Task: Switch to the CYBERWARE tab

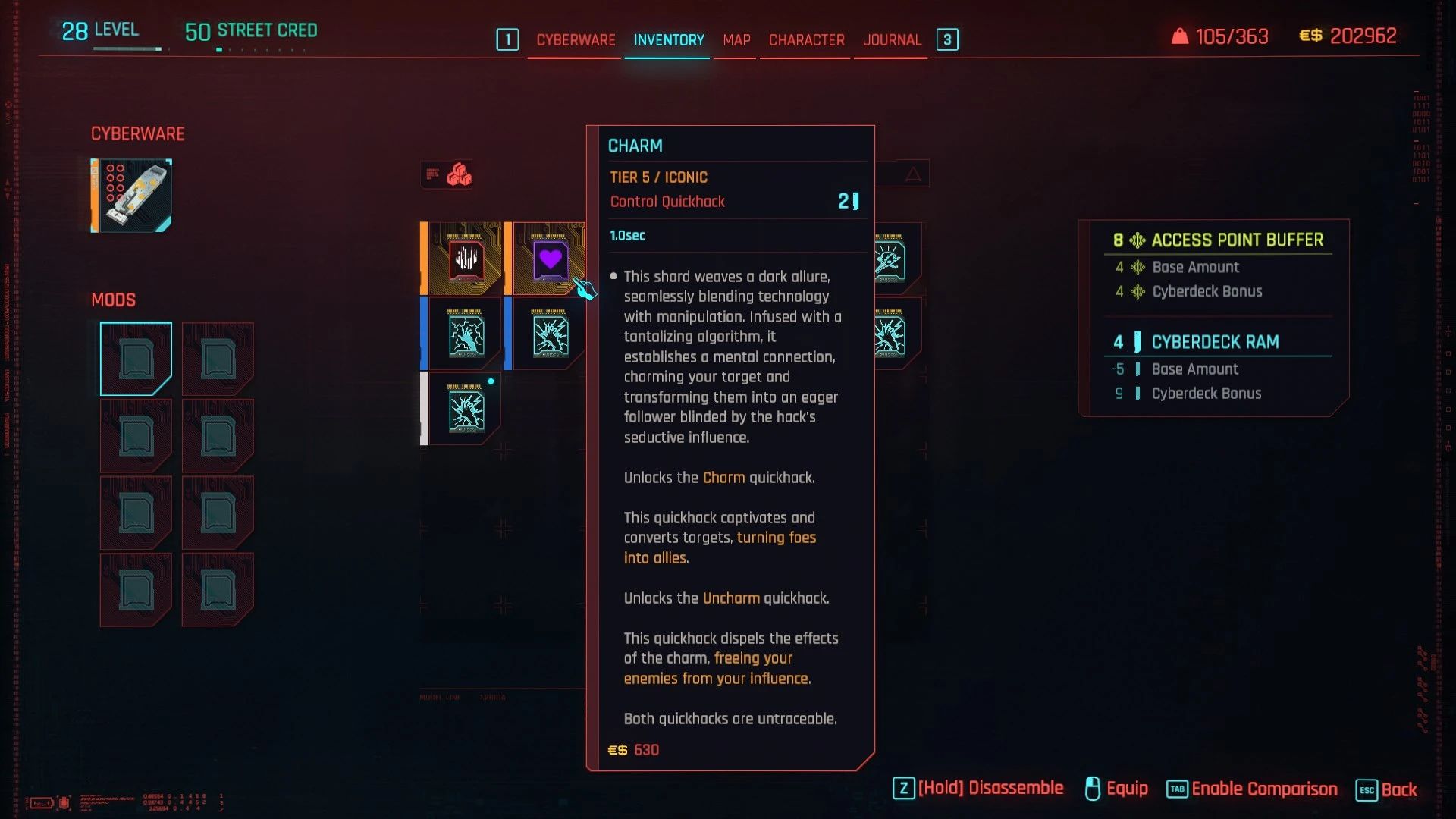Action: click(574, 40)
